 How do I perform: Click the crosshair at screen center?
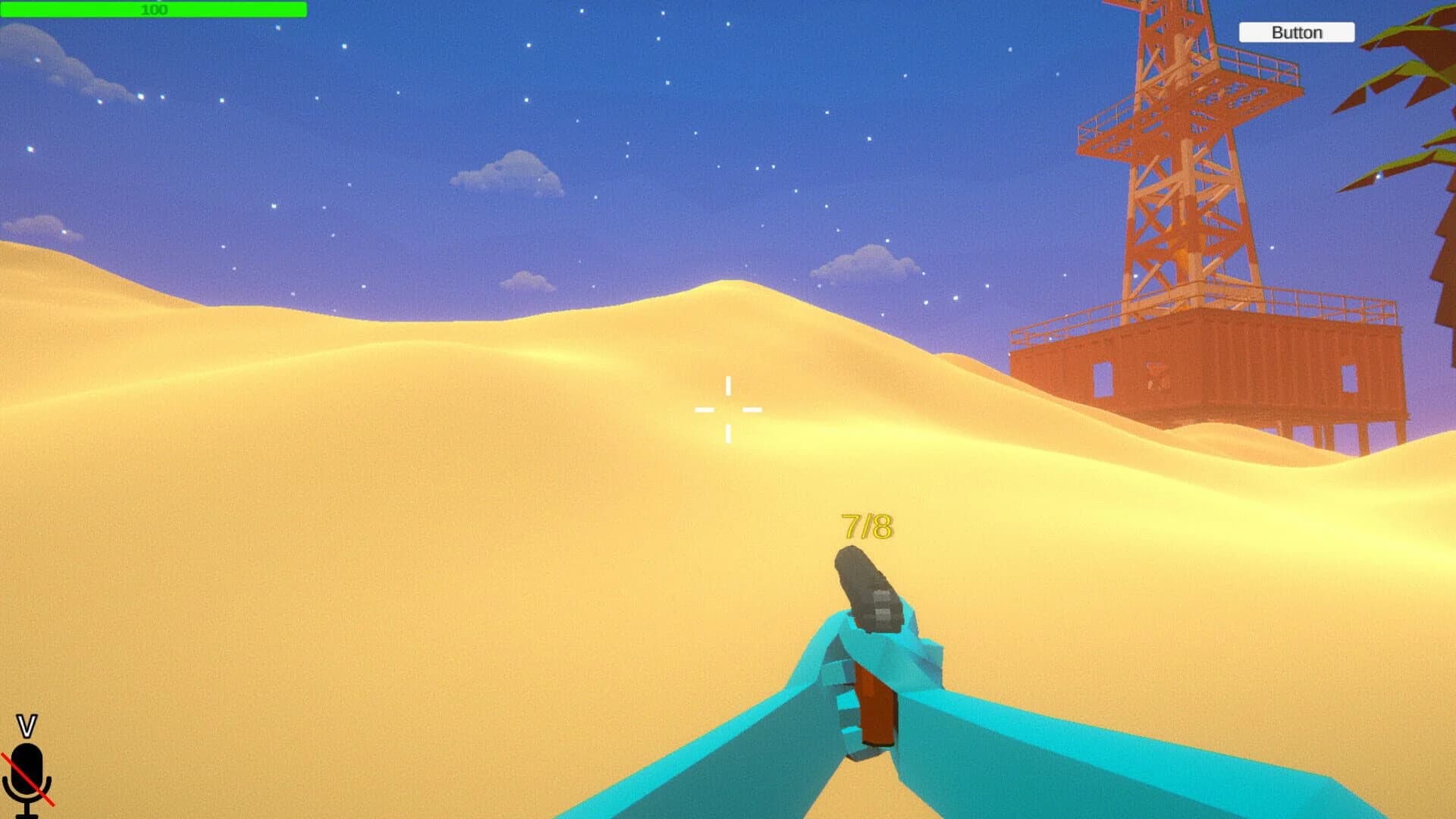tap(728, 408)
